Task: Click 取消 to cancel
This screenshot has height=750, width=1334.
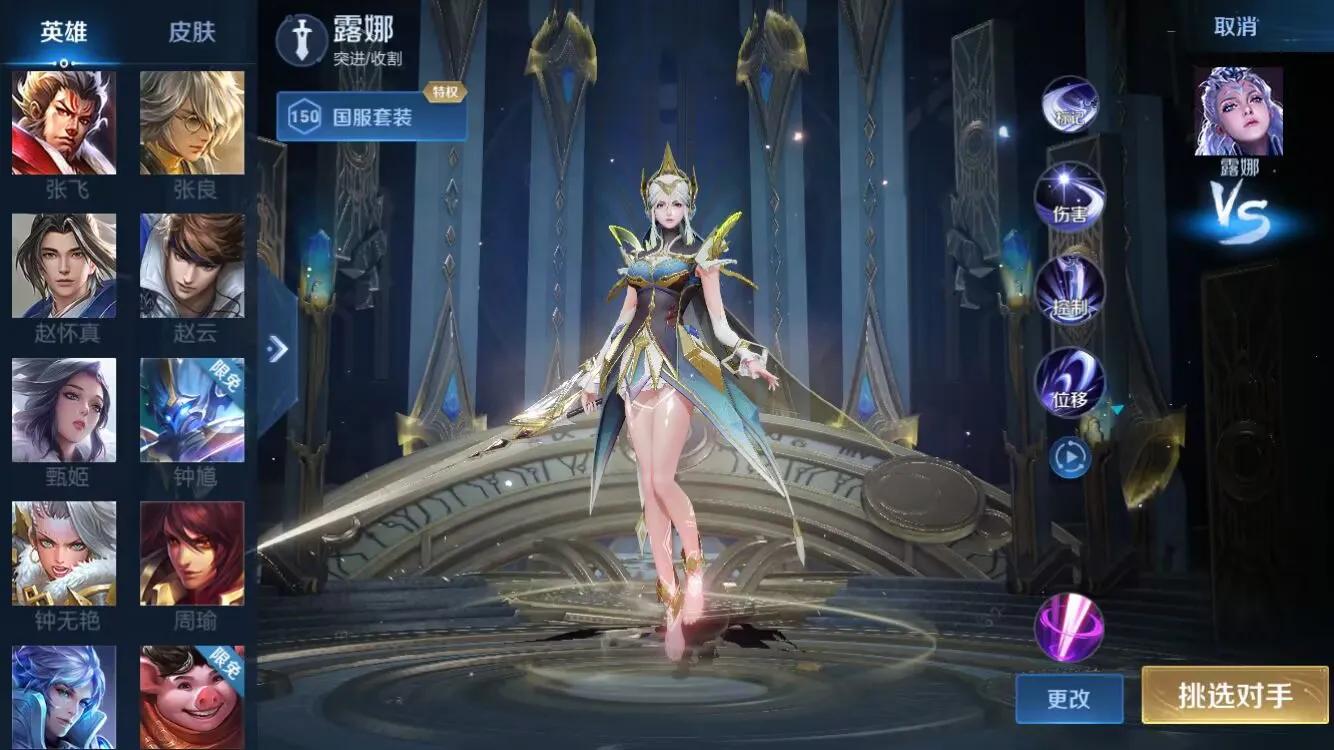Action: coord(1235,27)
